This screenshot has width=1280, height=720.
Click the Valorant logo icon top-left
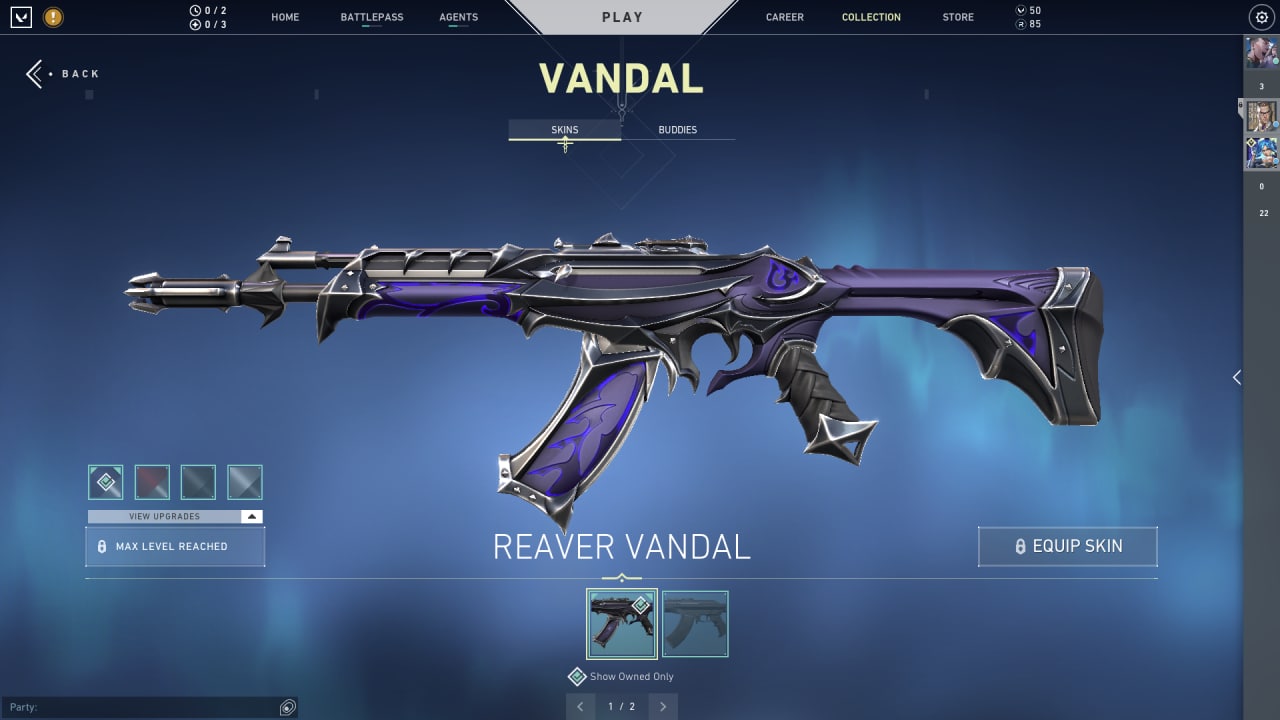click(x=20, y=17)
